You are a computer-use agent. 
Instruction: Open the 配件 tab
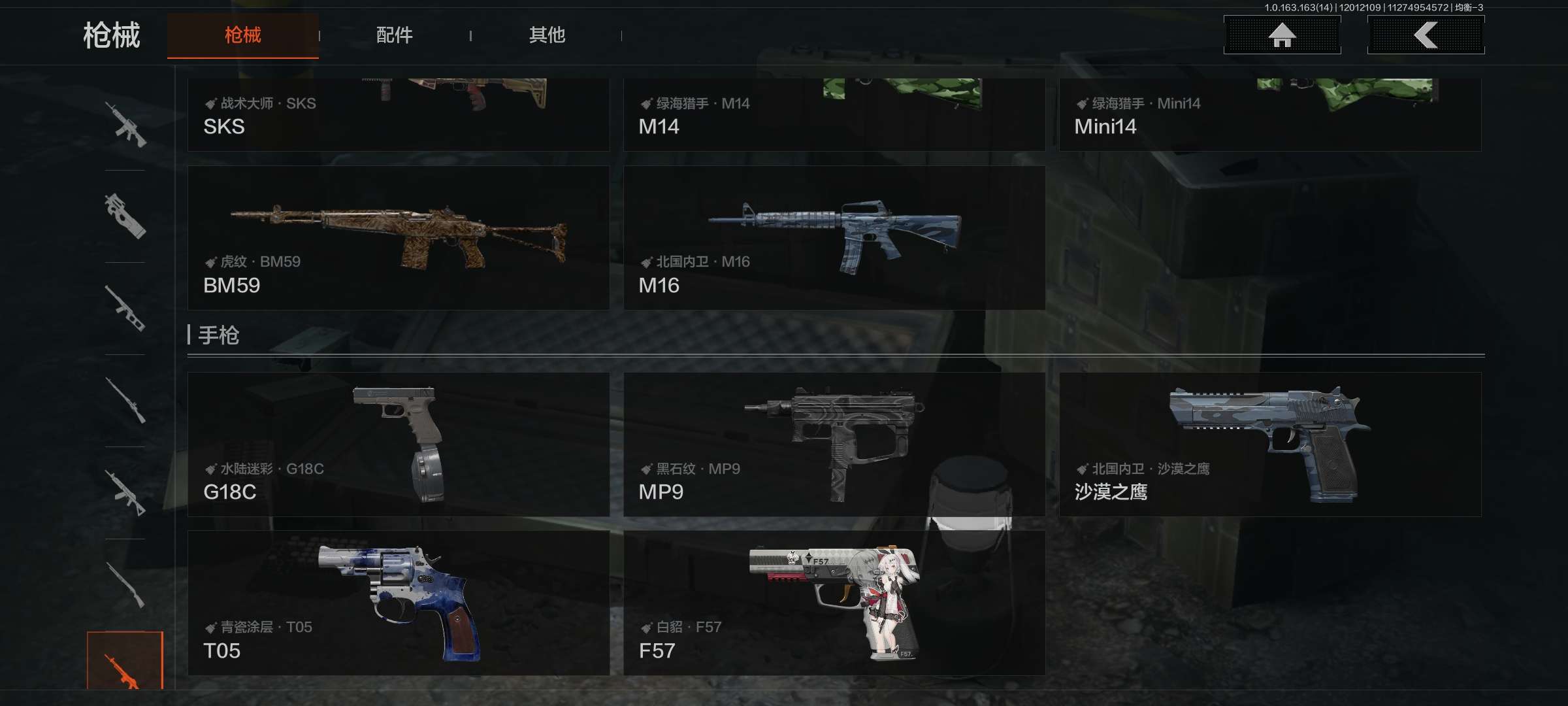pyautogui.click(x=394, y=35)
